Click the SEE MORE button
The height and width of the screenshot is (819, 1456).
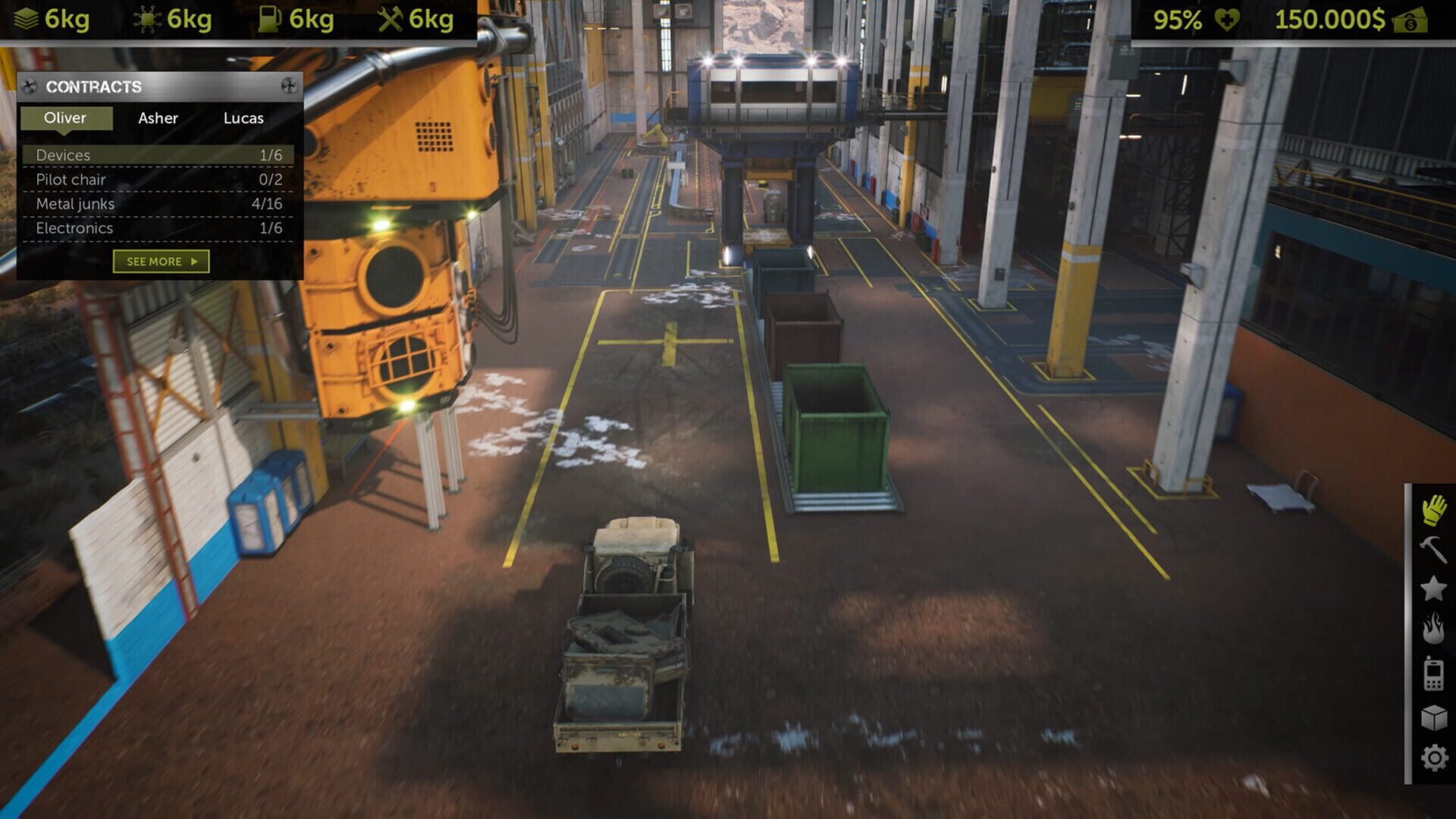point(160,261)
